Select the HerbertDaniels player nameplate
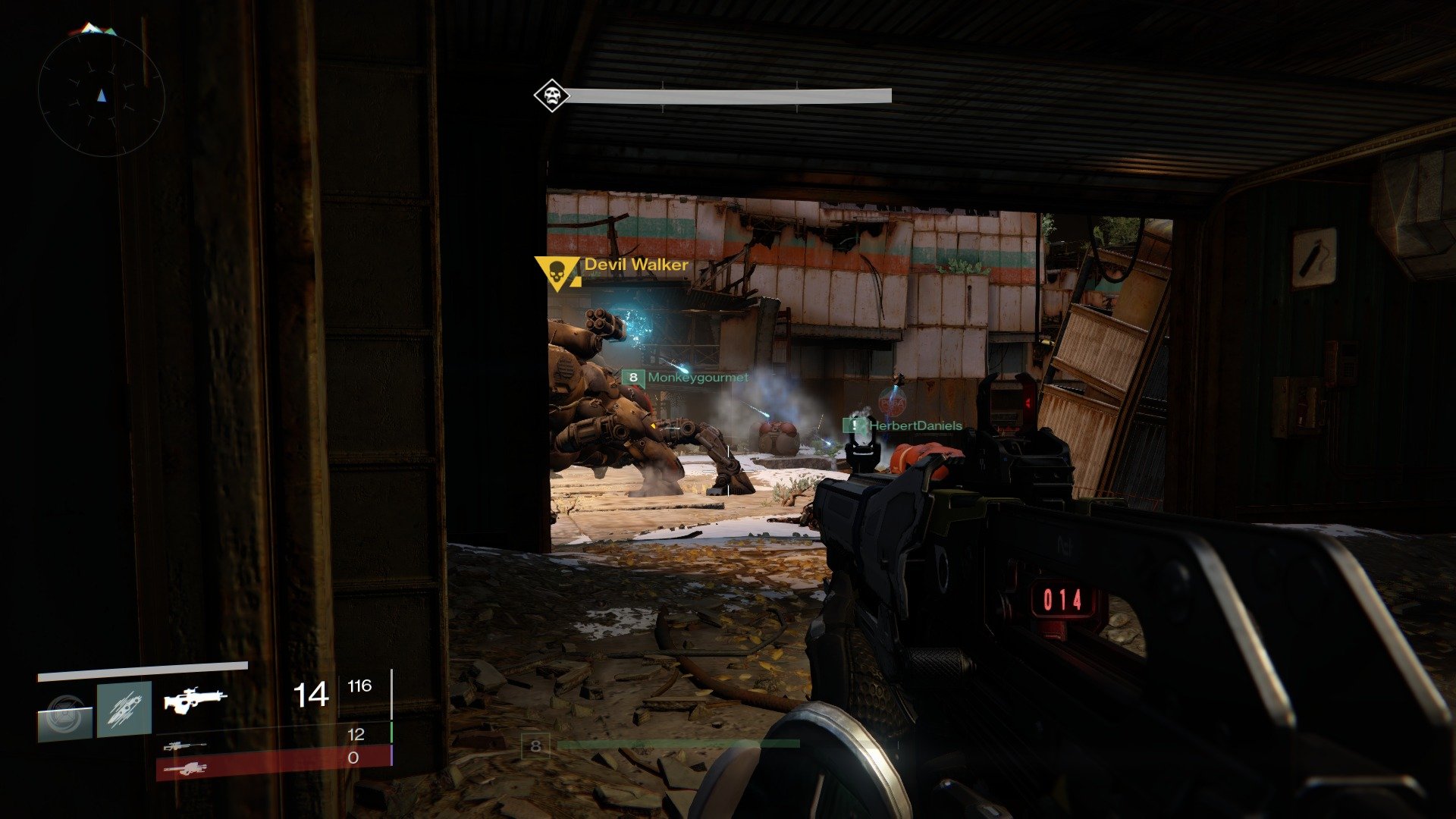Image resolution: width=1456 pixels, height=819 pixels. tap(903, 425)
